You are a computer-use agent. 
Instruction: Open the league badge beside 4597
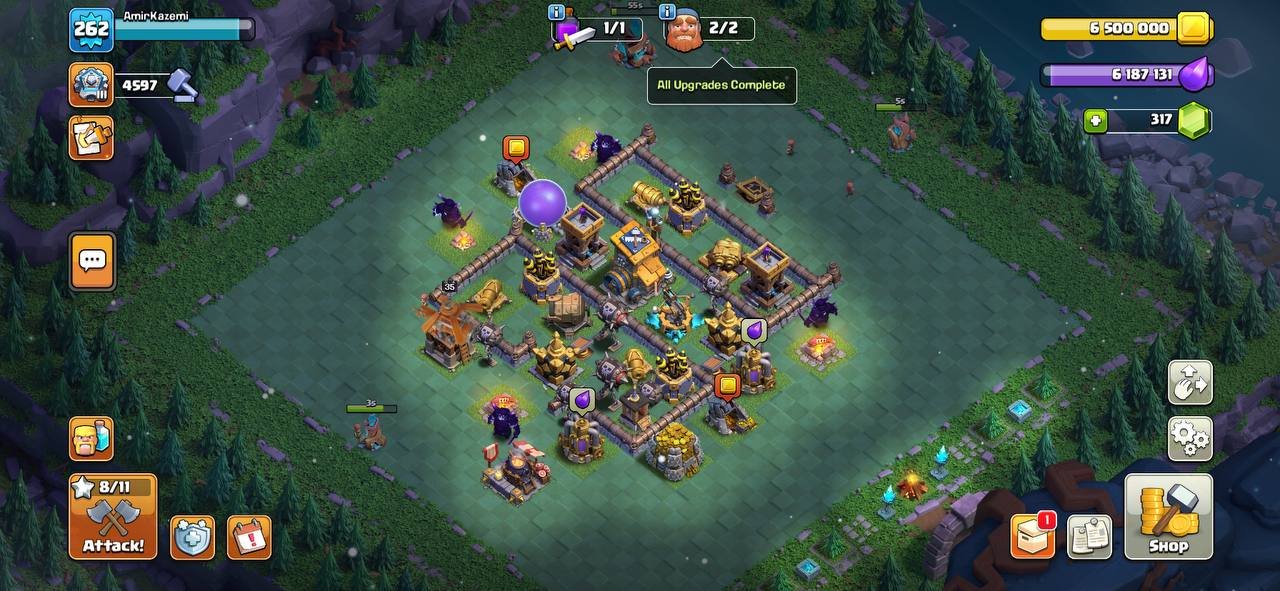91,85
